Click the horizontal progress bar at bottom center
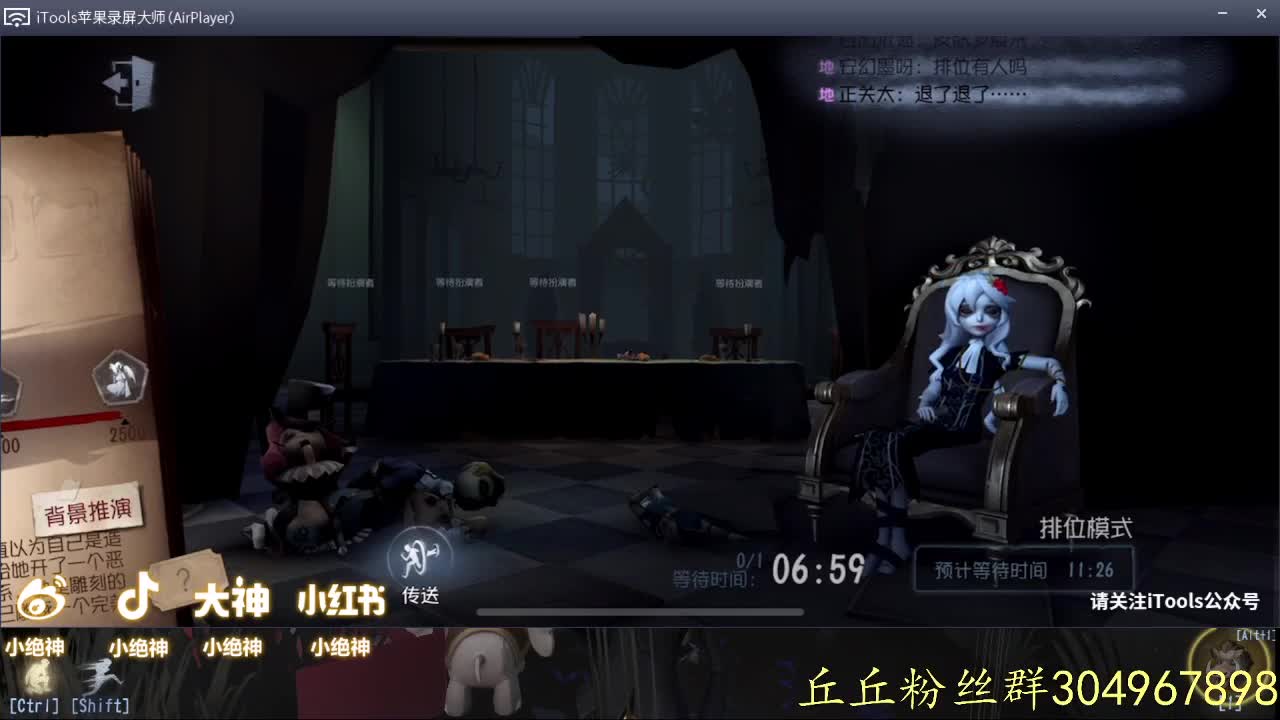 [x=640, y=611]
